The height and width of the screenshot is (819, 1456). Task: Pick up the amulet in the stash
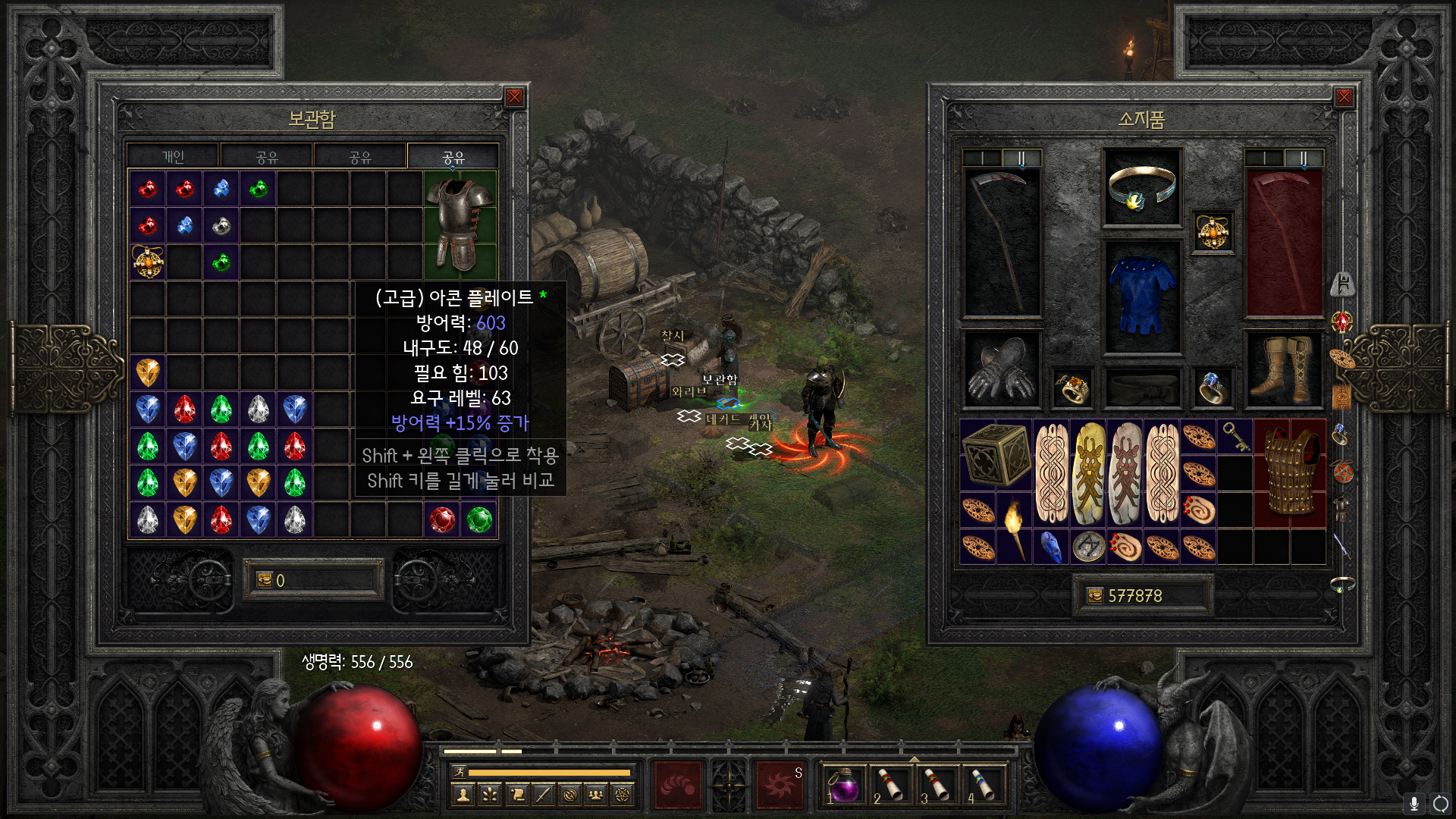tap(148, 262)
